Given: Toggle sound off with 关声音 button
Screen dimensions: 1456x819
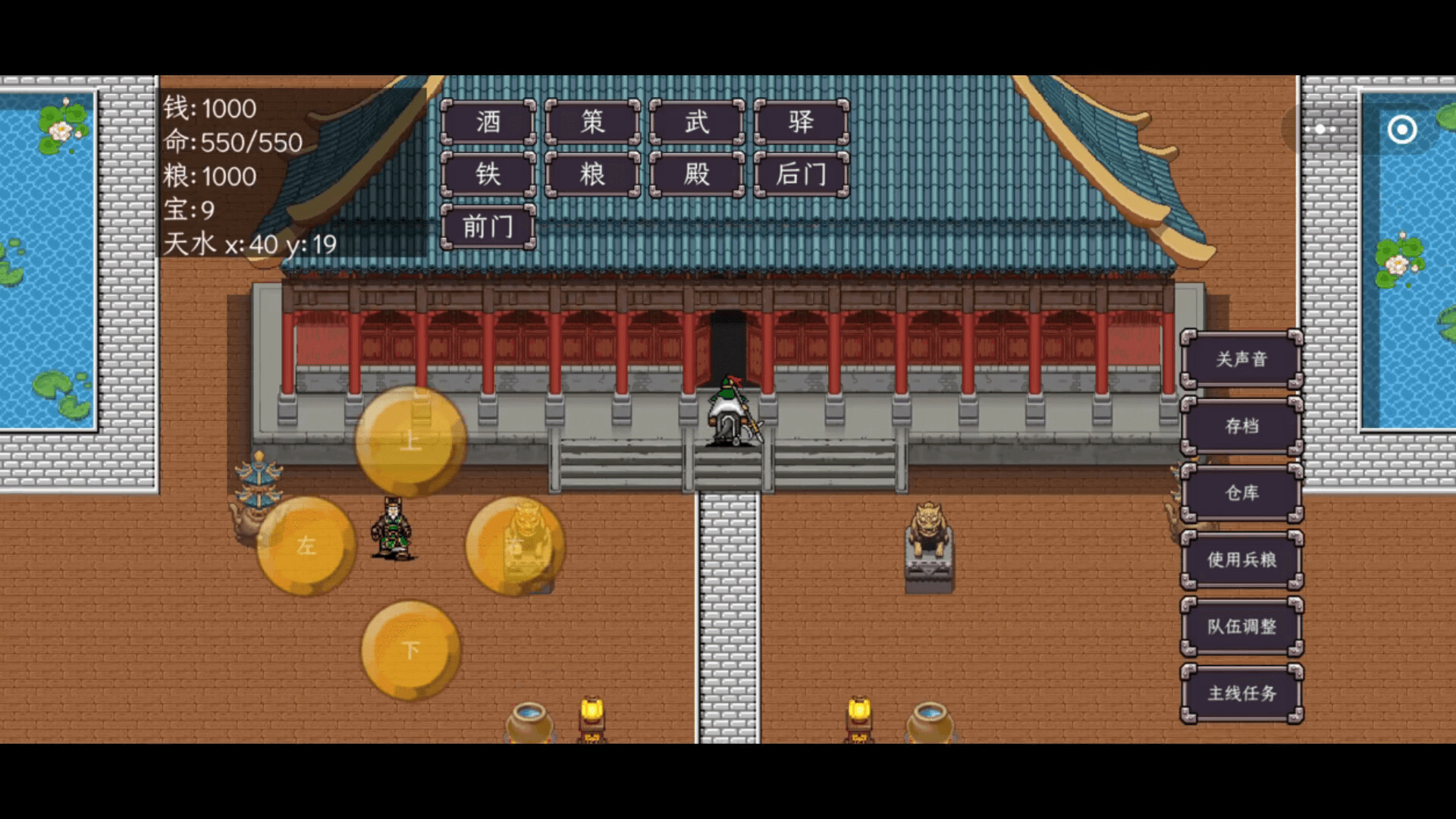Looking at the screenshot, I should tap(1241, 361).
